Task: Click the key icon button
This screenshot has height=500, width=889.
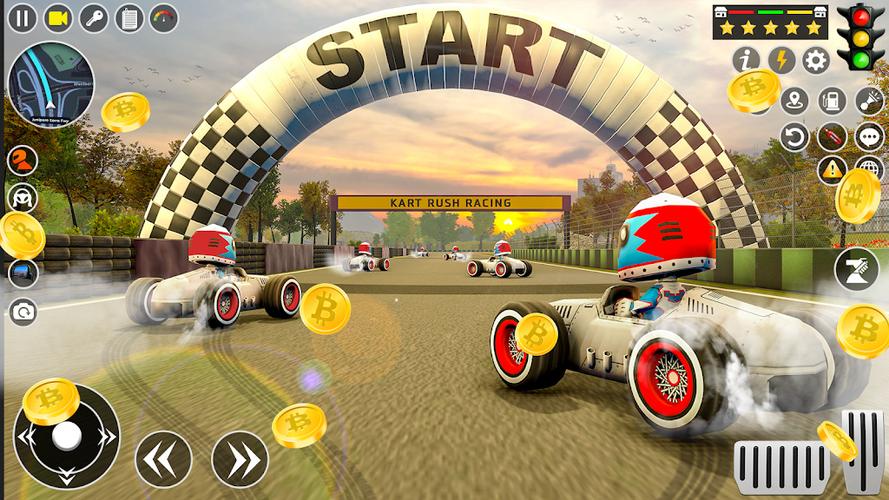Action: 94,17
